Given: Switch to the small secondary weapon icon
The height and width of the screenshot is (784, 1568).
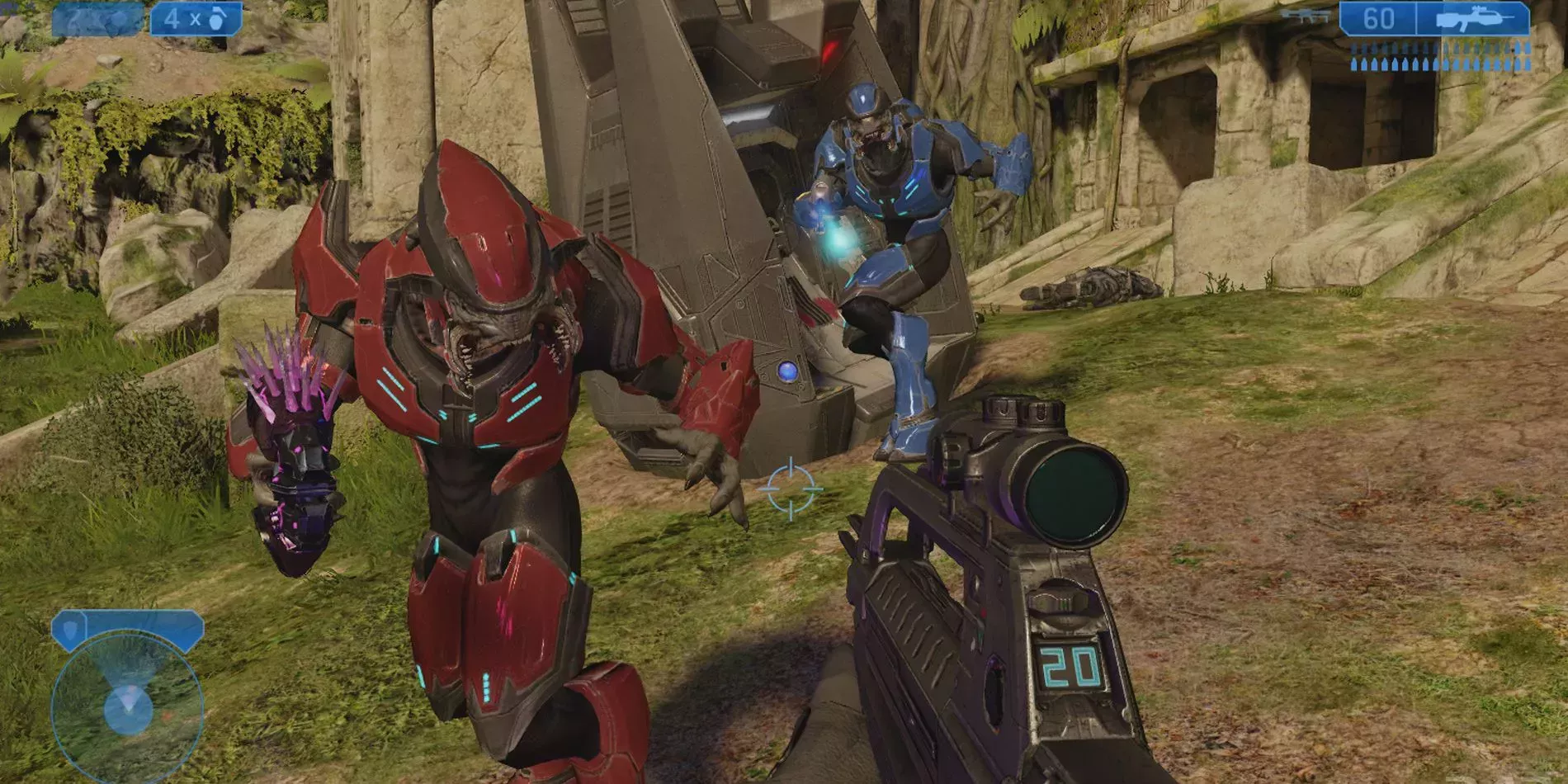Looking at the screenshot, I should coord(1305,16).
